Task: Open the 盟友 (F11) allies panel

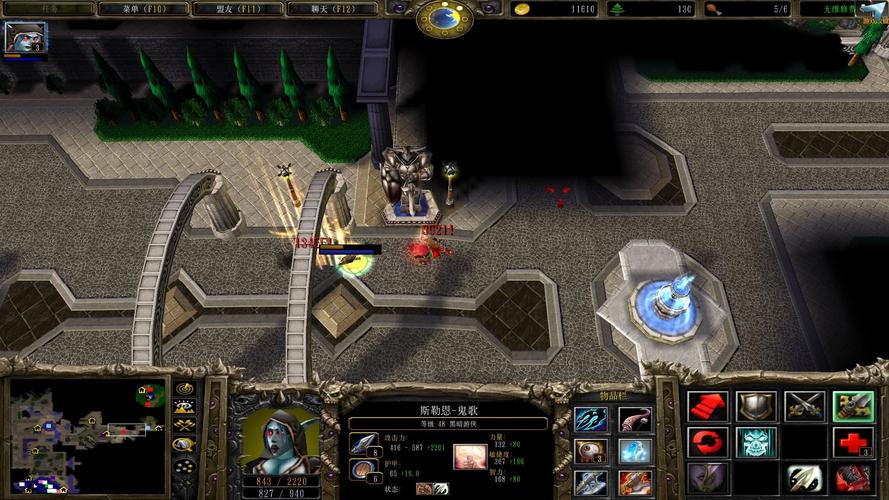Action: 241,9
